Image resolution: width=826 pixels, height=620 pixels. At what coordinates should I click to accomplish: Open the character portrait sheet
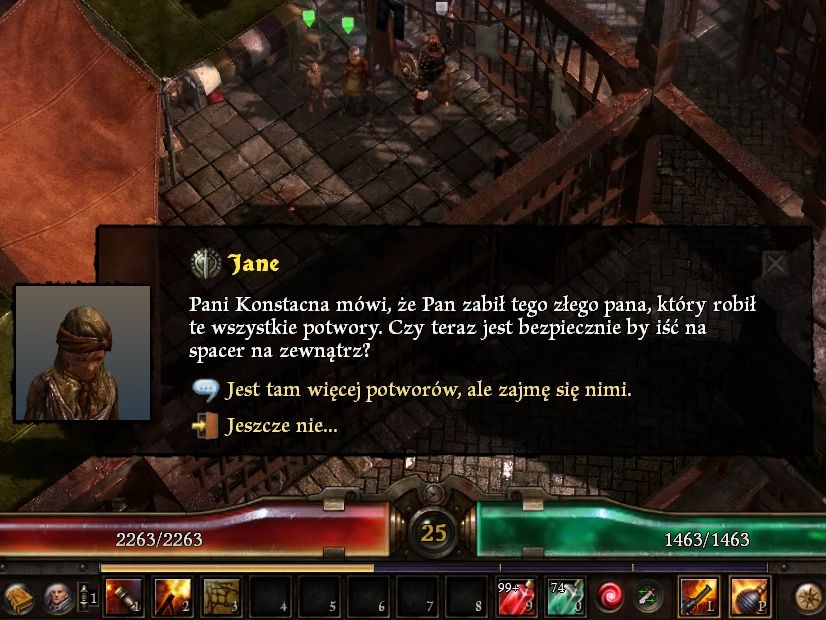point(57,598)
